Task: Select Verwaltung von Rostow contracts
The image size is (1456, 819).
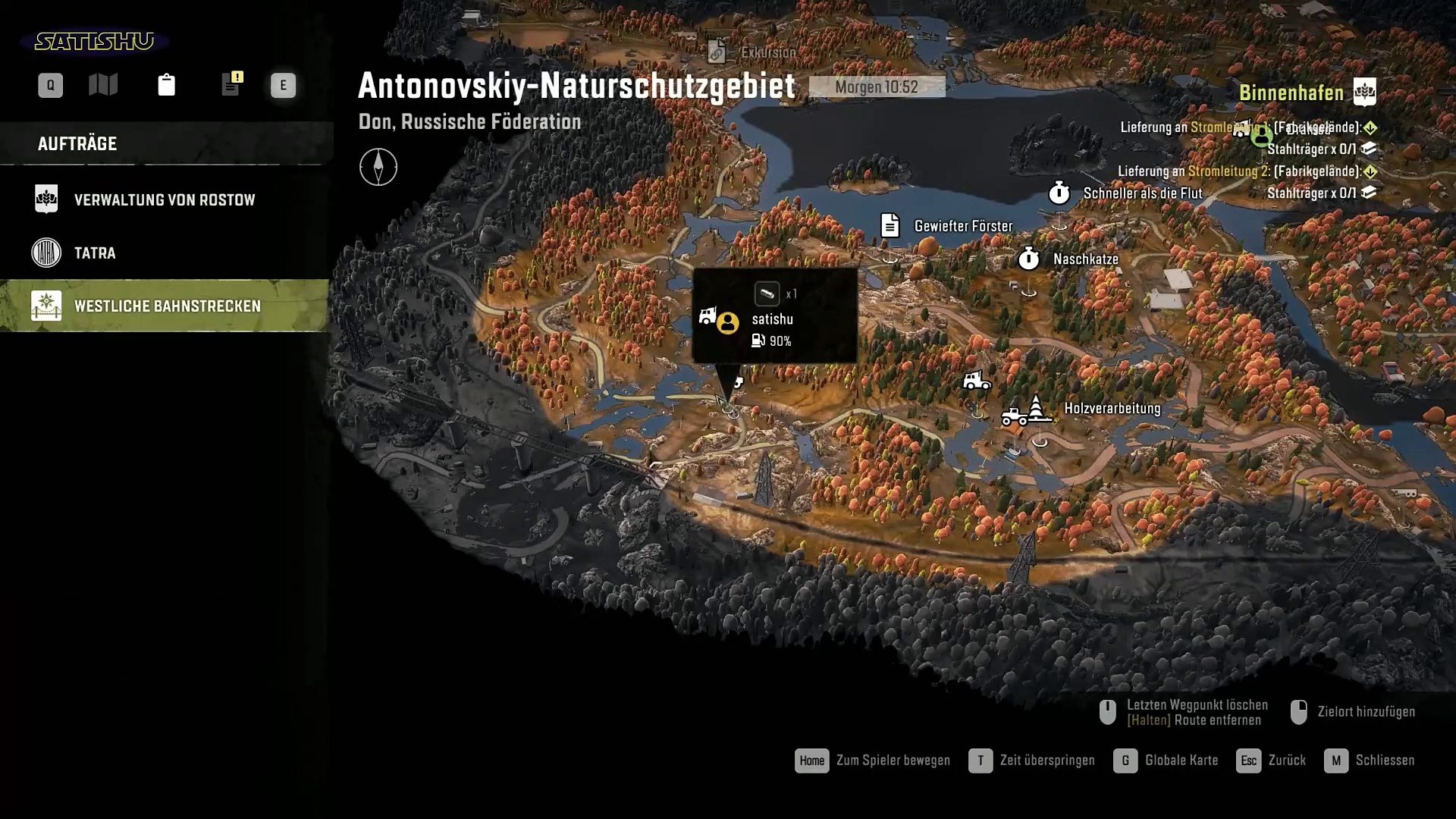Action: (165, 200)
